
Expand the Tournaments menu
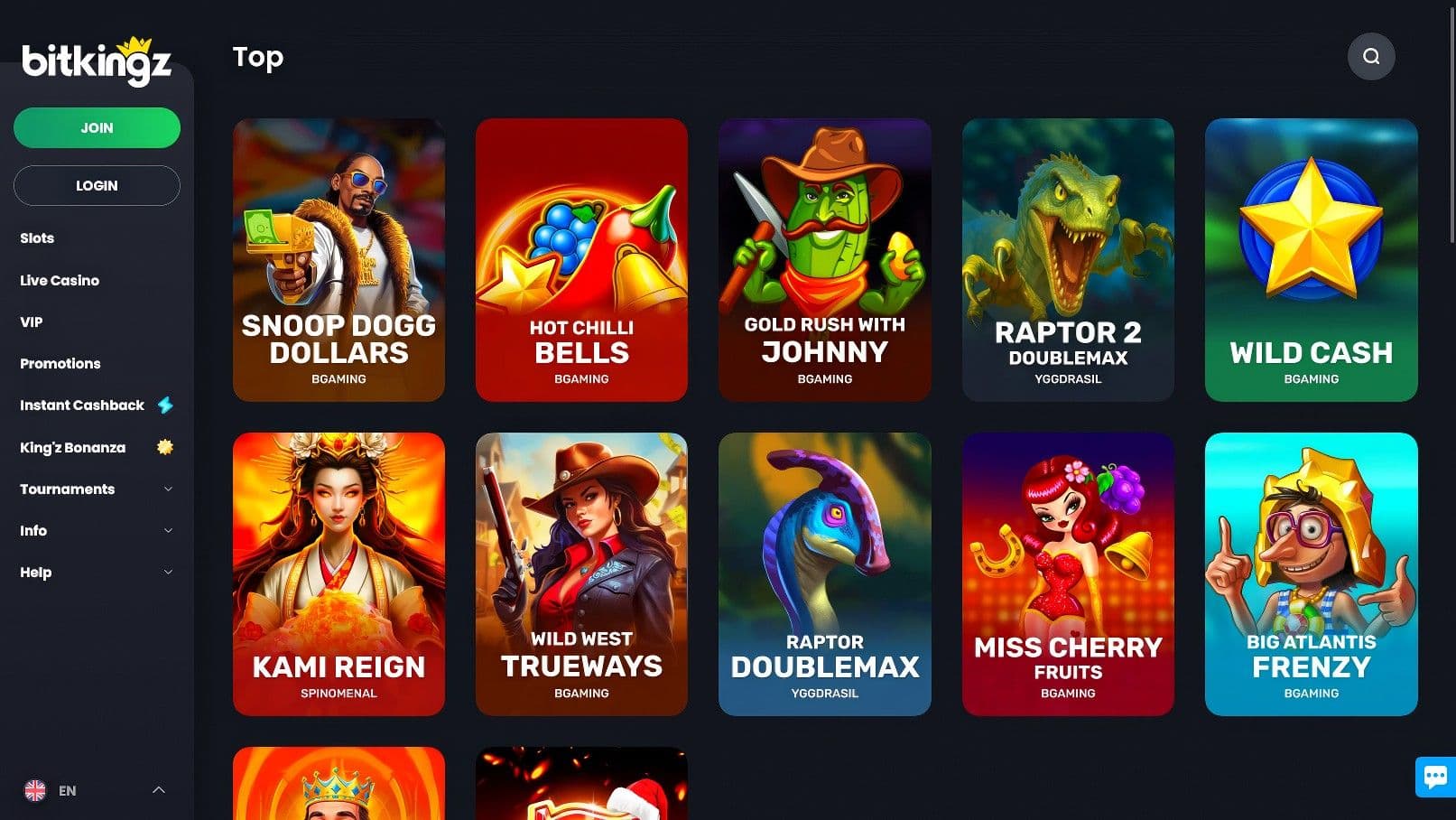(x=67, y=489)
